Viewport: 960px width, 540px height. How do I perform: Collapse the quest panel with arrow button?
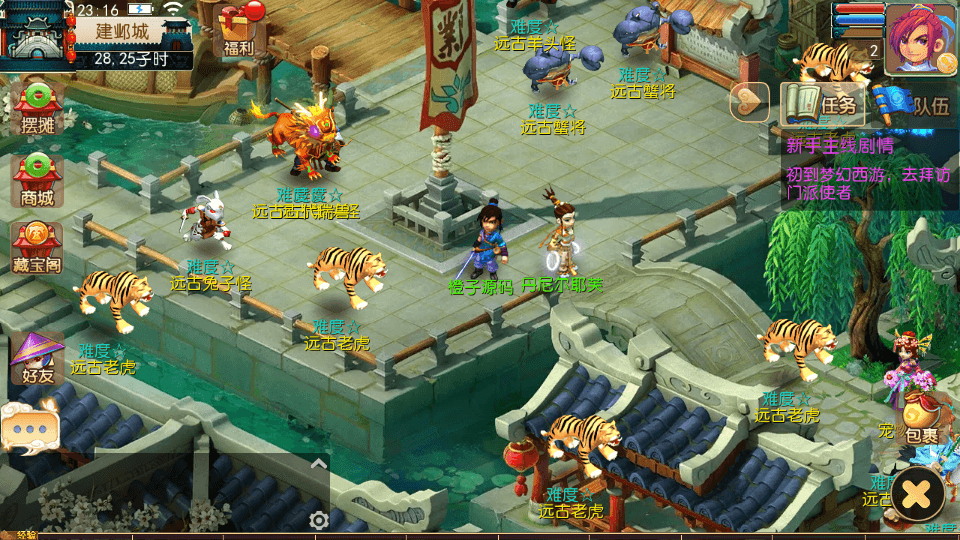(x=750, y=101)
